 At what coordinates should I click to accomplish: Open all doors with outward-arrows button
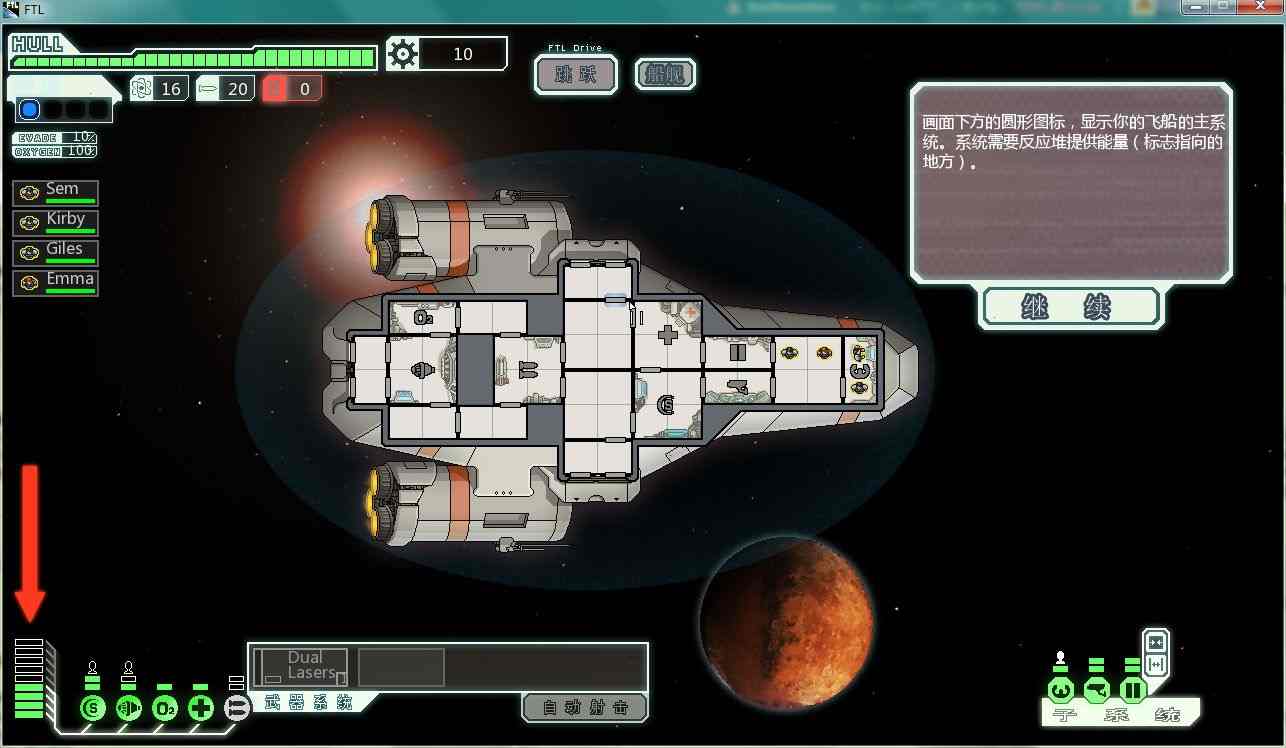pos(1156,664)
